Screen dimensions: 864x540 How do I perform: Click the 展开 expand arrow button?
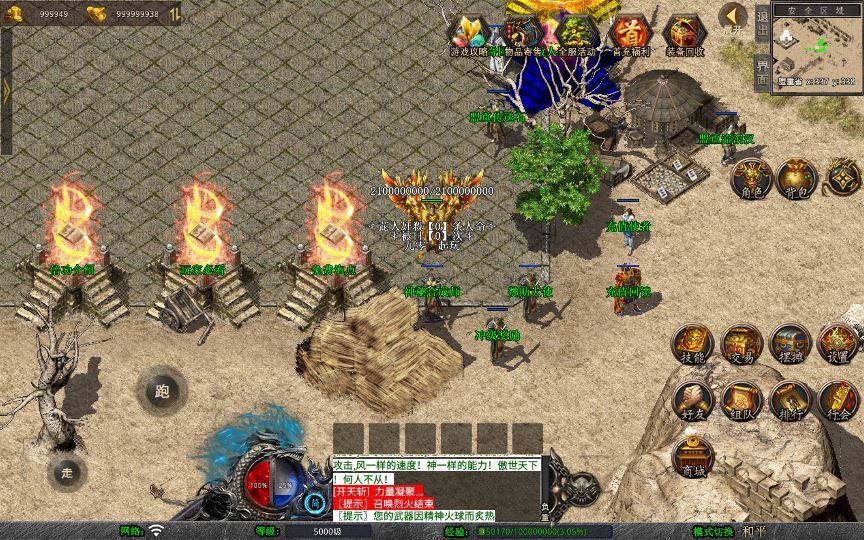tap(734, 17)
